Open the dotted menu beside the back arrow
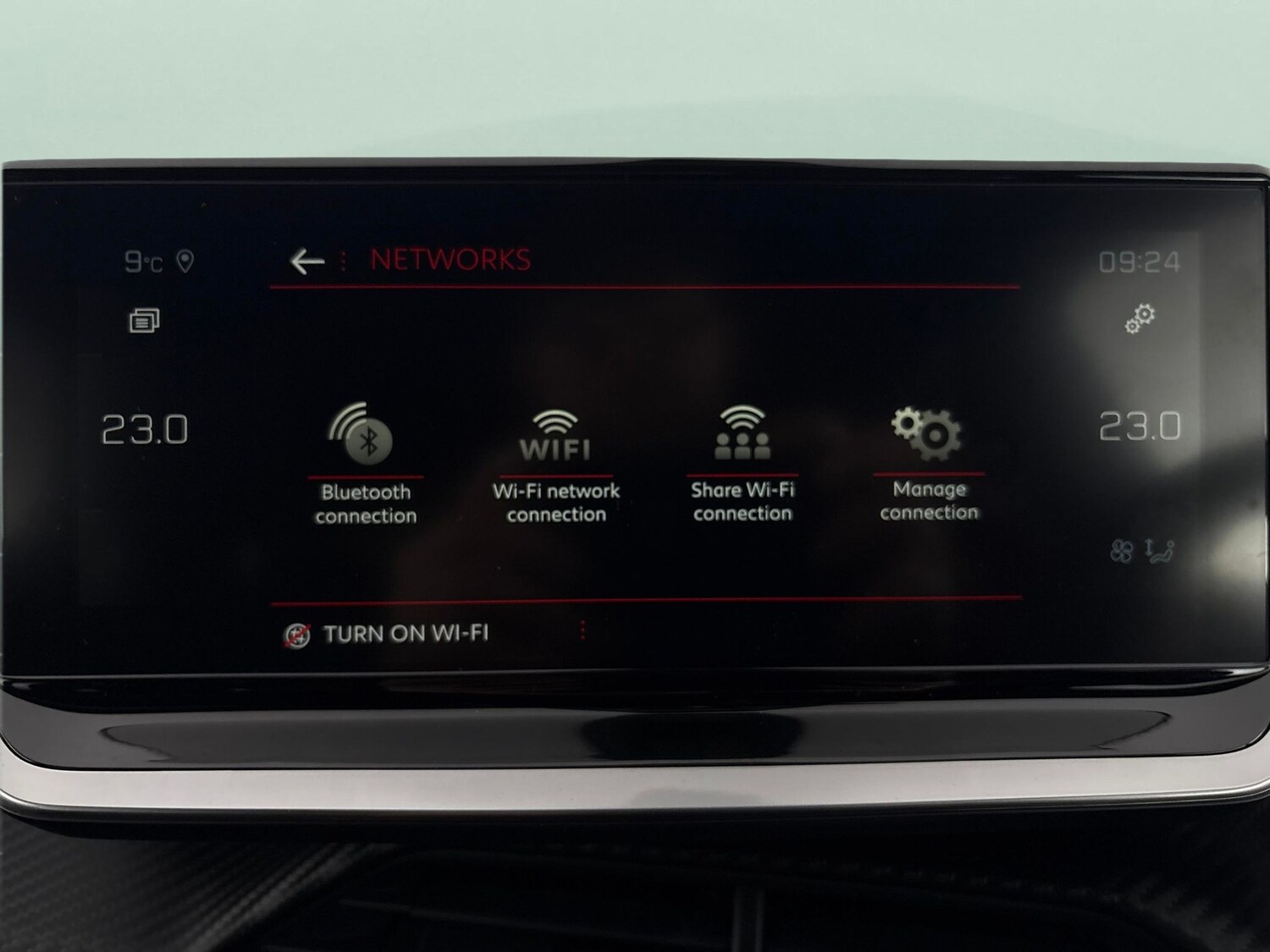The height and width of the screenshot is (952, 1270). pyautogui.click(x=342, y=259)
